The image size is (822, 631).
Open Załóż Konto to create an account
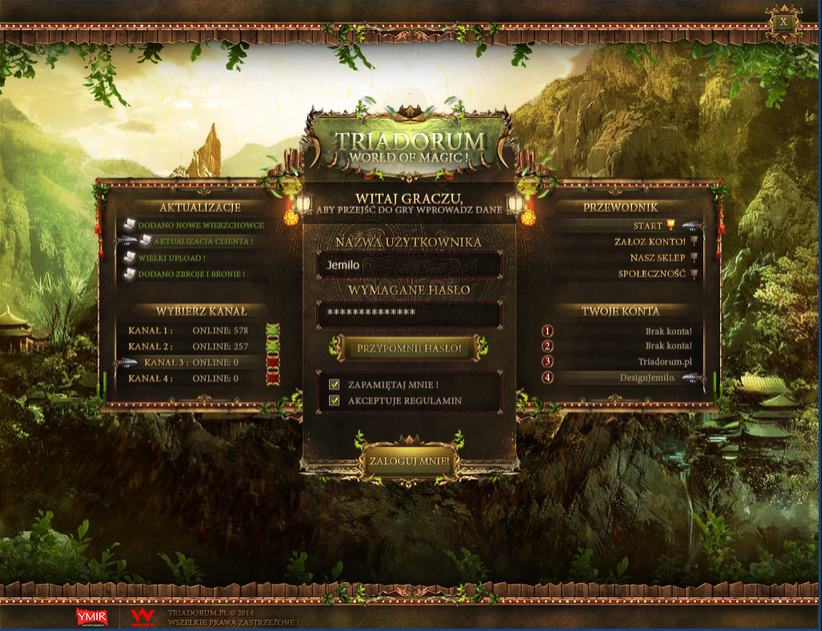coord(650,241)
